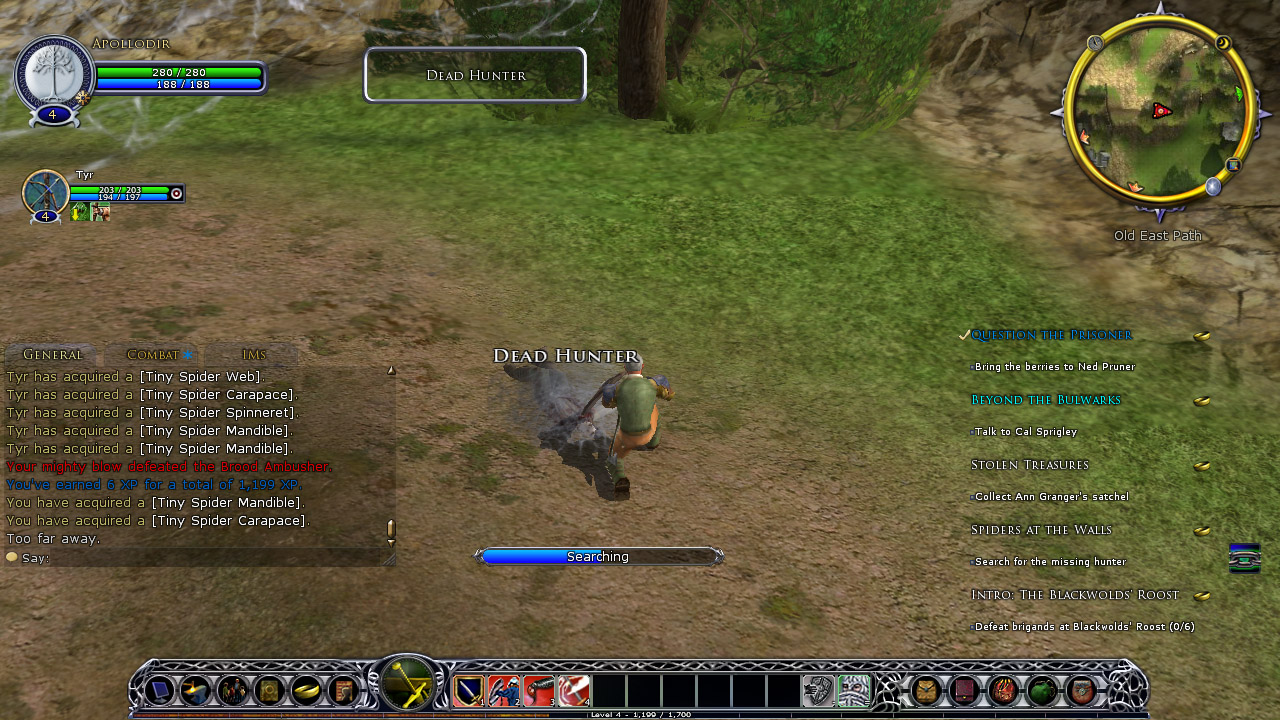This screenshot has height=720, width=1280.
Task: Click the clock button on the minimap ring
Action: tap(1096, 43)
